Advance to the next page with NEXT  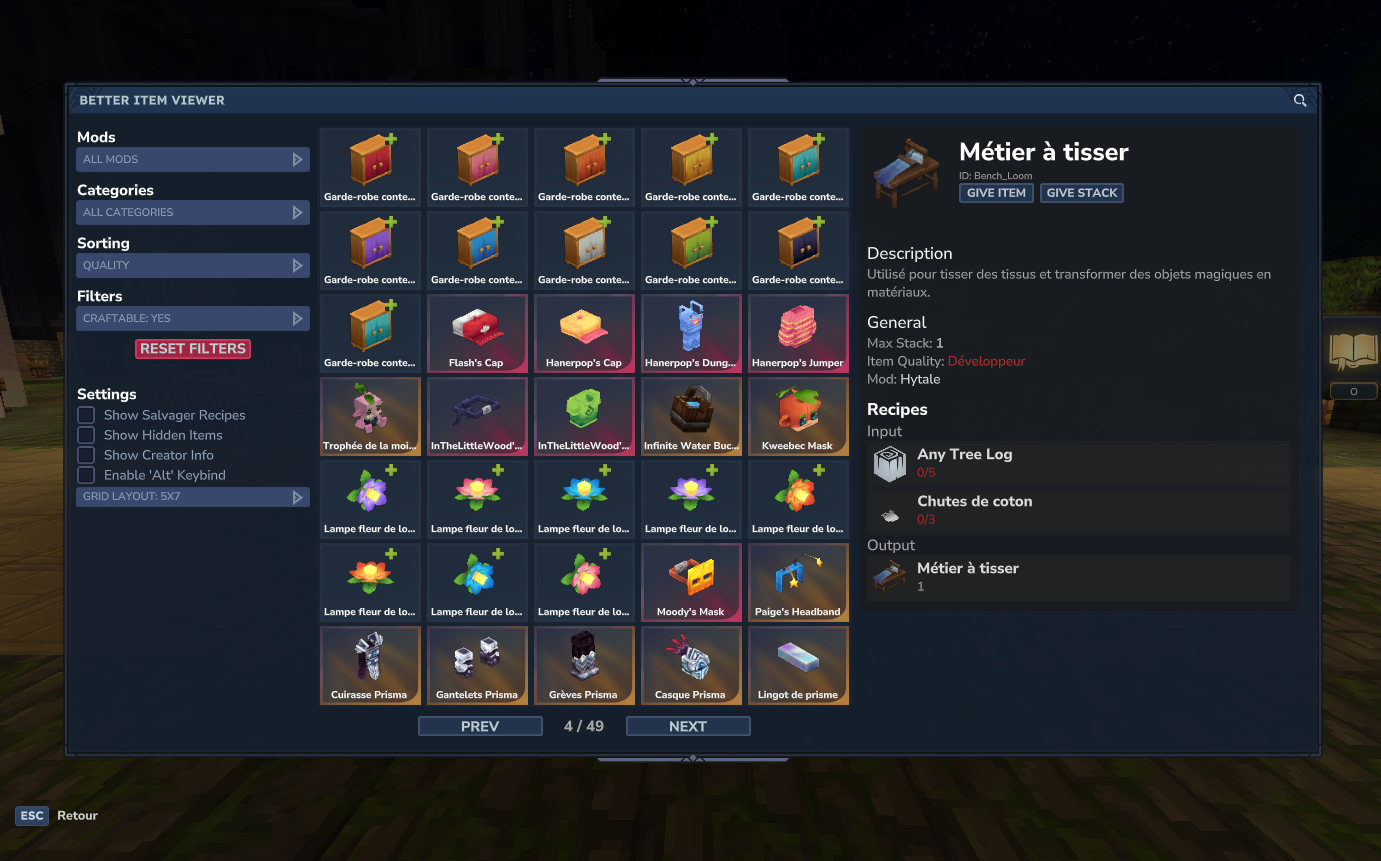point(687,725)
